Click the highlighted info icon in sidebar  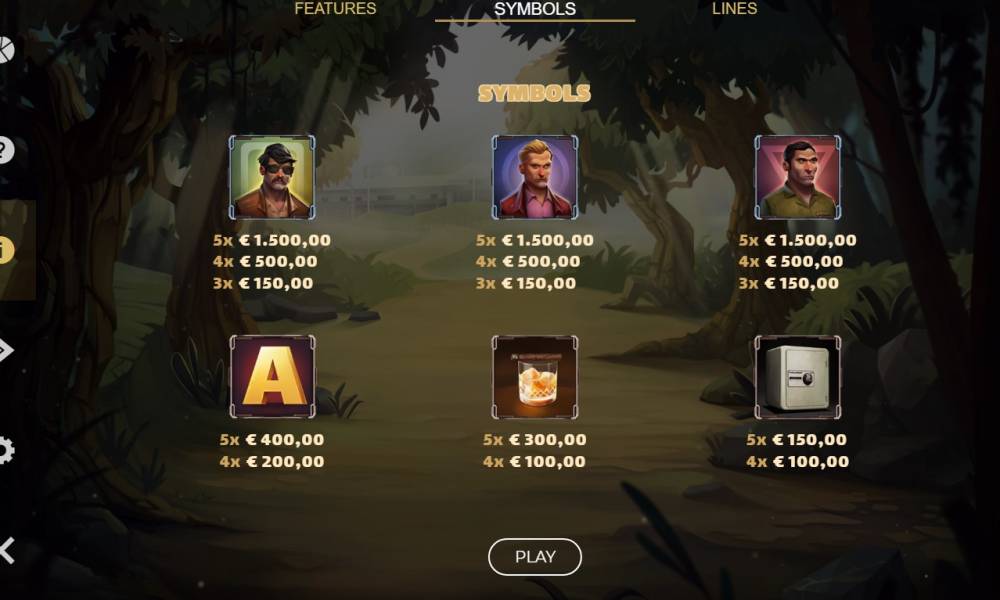[6, 250]
